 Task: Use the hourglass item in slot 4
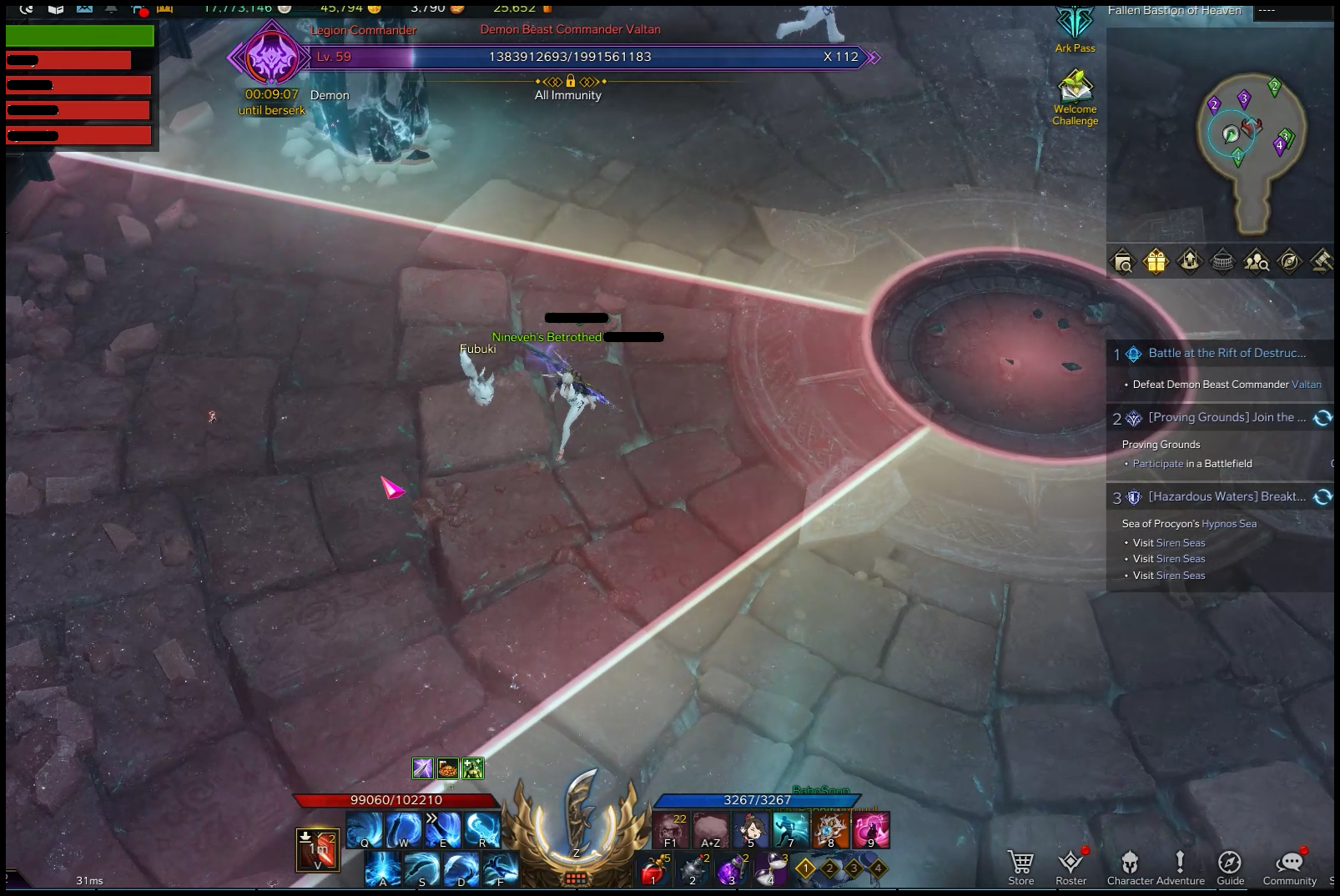(771, 869)
